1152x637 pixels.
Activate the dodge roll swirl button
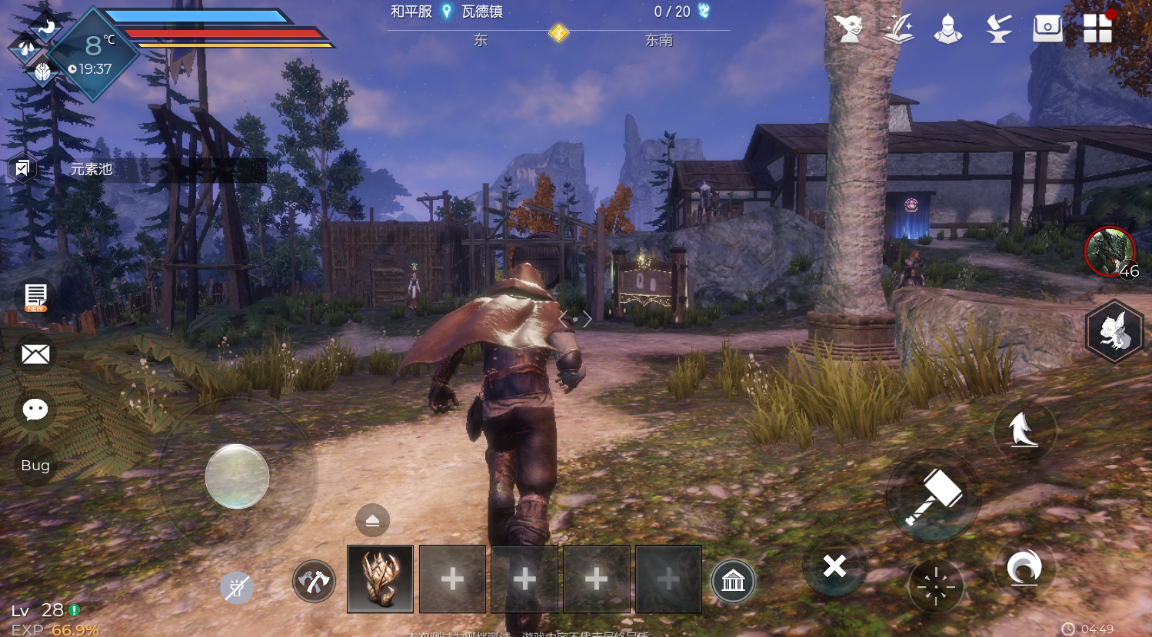tap(1024, 568)
